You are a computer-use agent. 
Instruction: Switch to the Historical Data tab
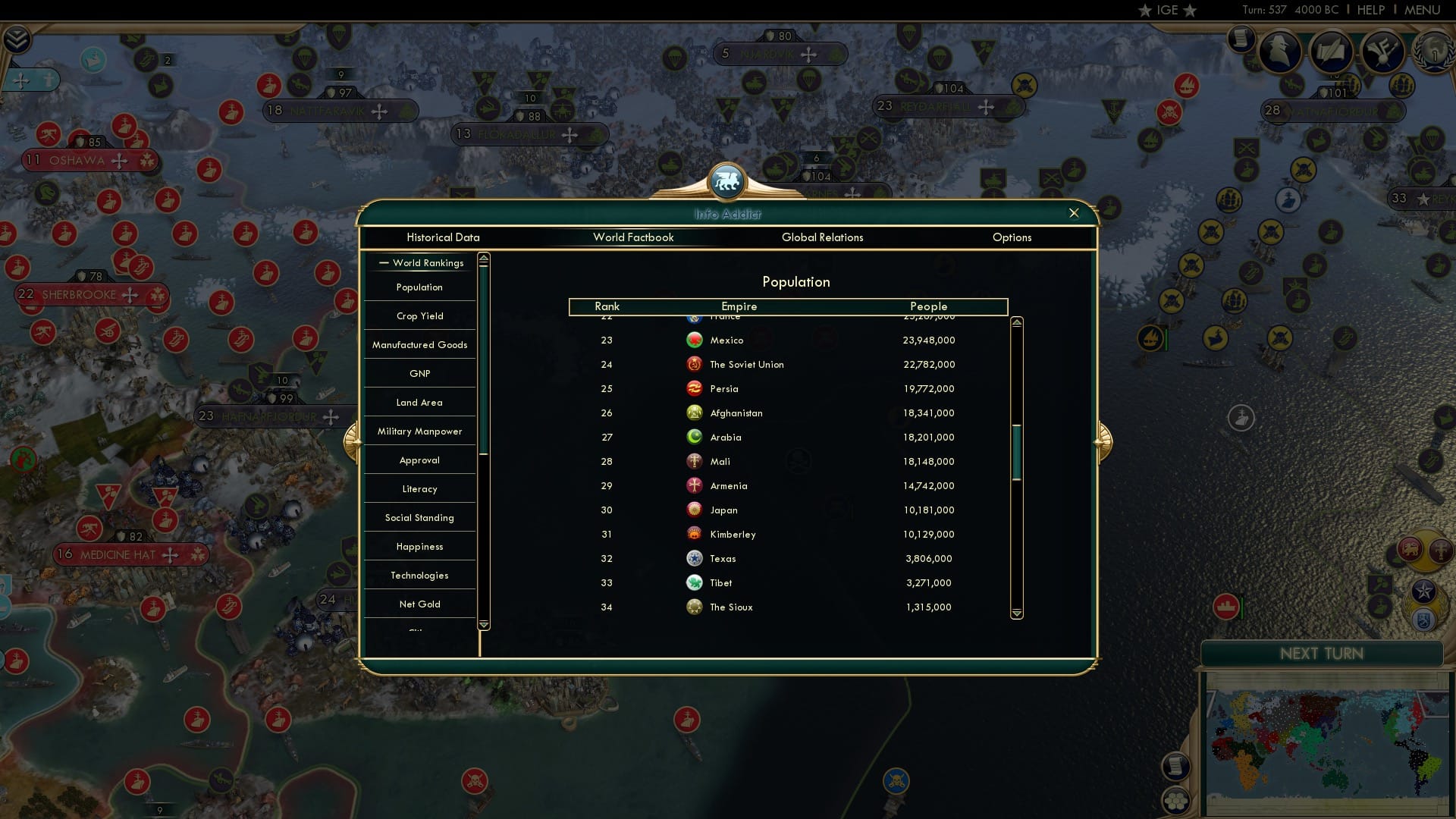[443, 237]
